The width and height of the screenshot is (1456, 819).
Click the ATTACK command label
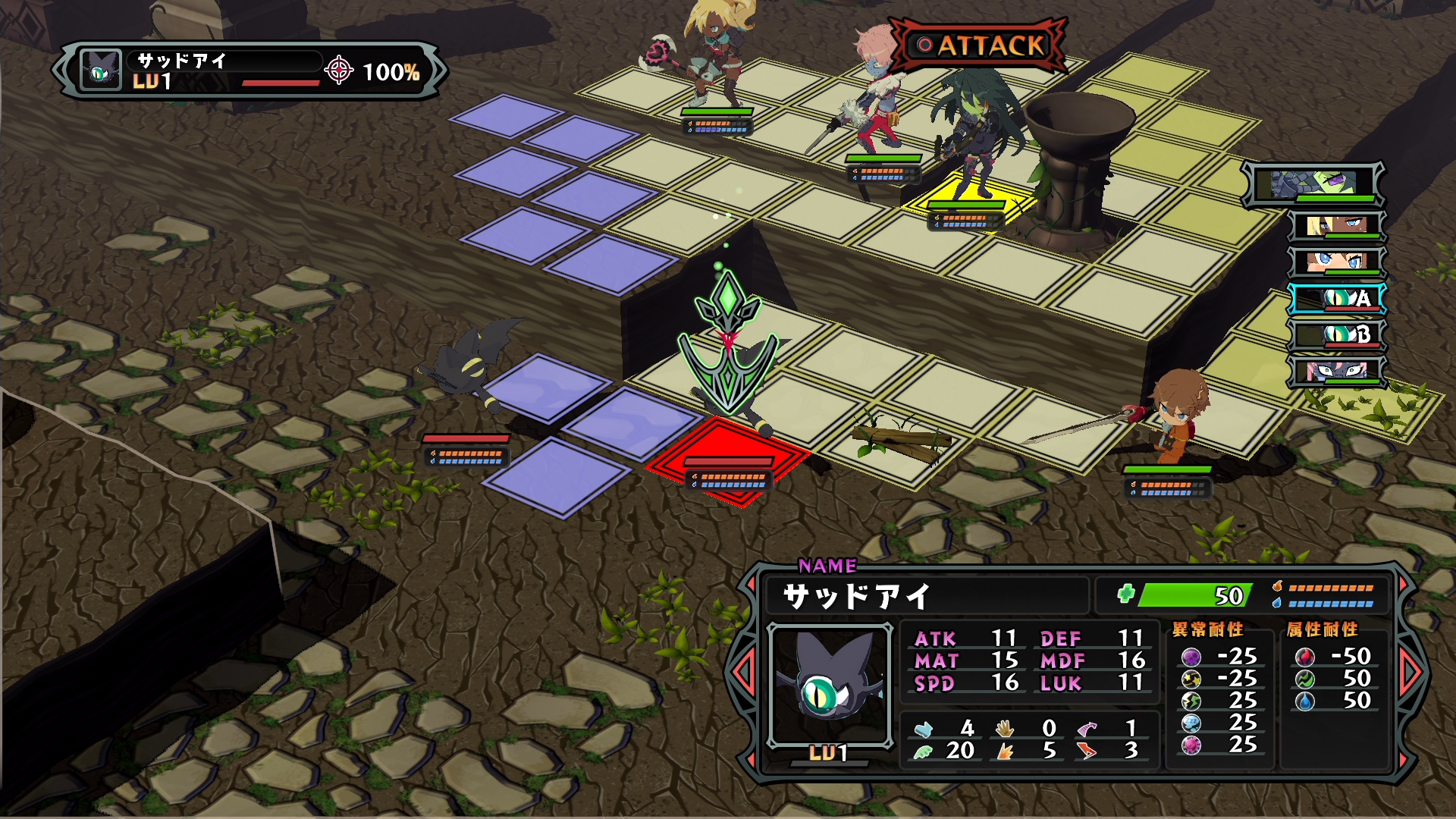point(981,45)
